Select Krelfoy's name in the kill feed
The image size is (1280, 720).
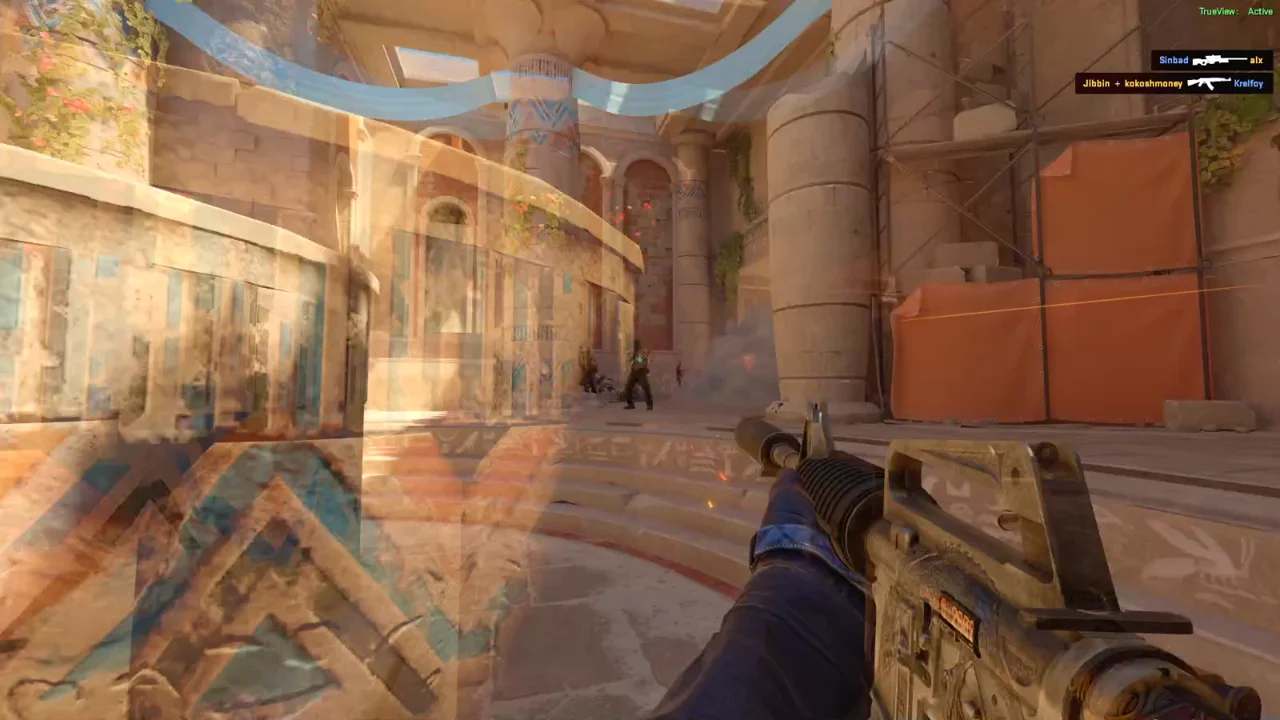point(1247,83)
